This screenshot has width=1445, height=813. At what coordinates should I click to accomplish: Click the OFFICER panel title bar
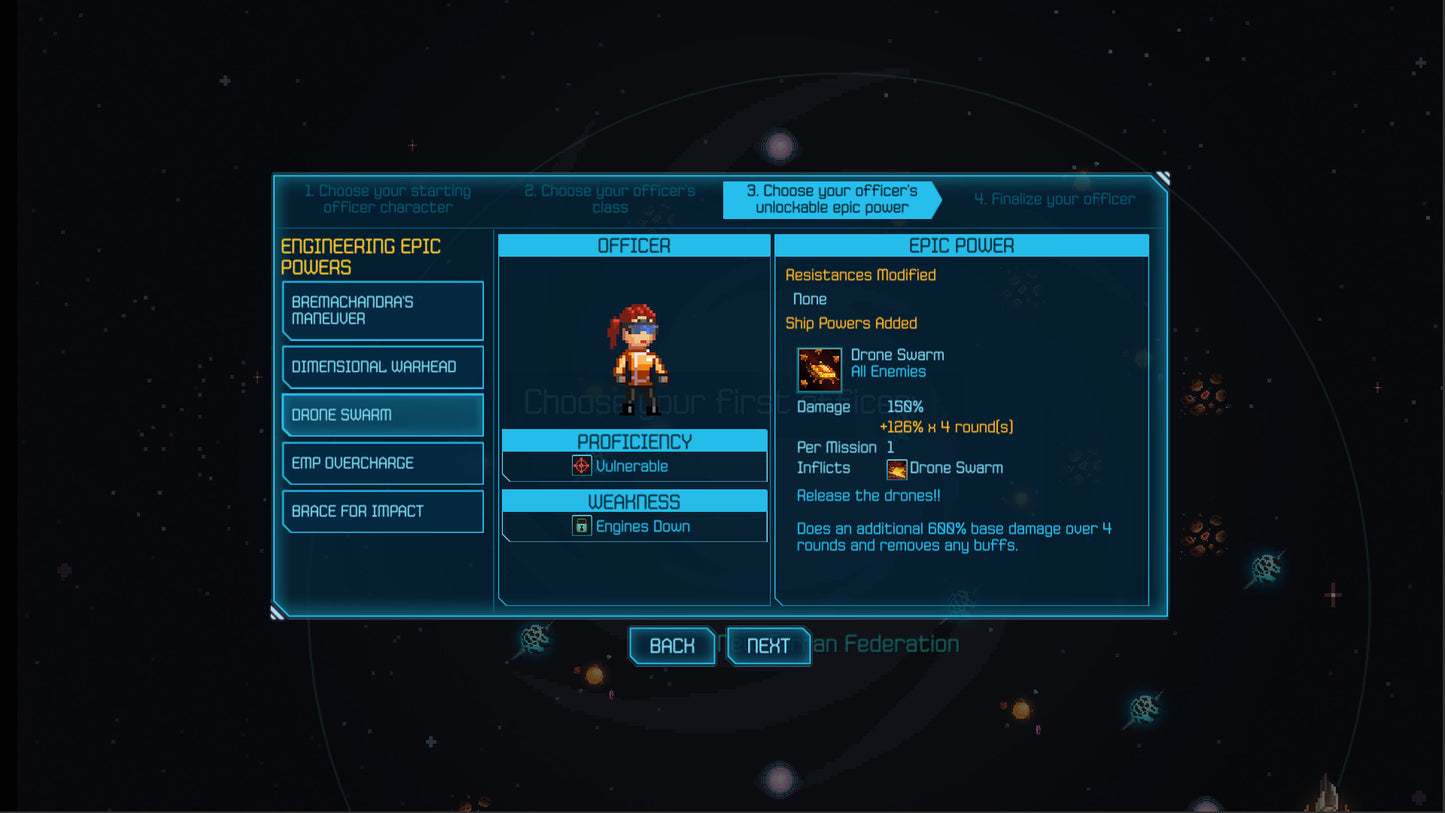[635, 244]
